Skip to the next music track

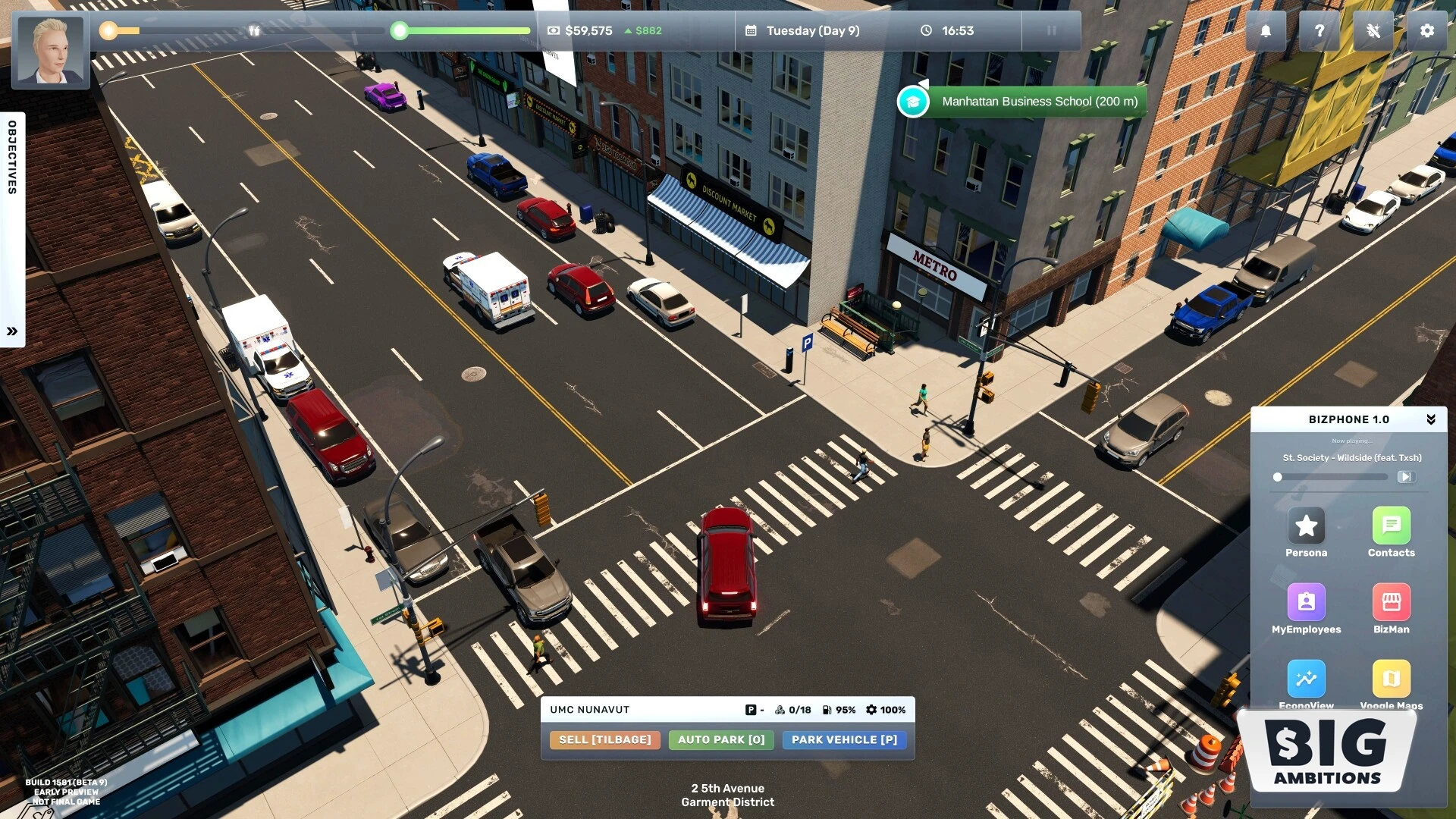pyautogui.click(x=1405, y=477)
